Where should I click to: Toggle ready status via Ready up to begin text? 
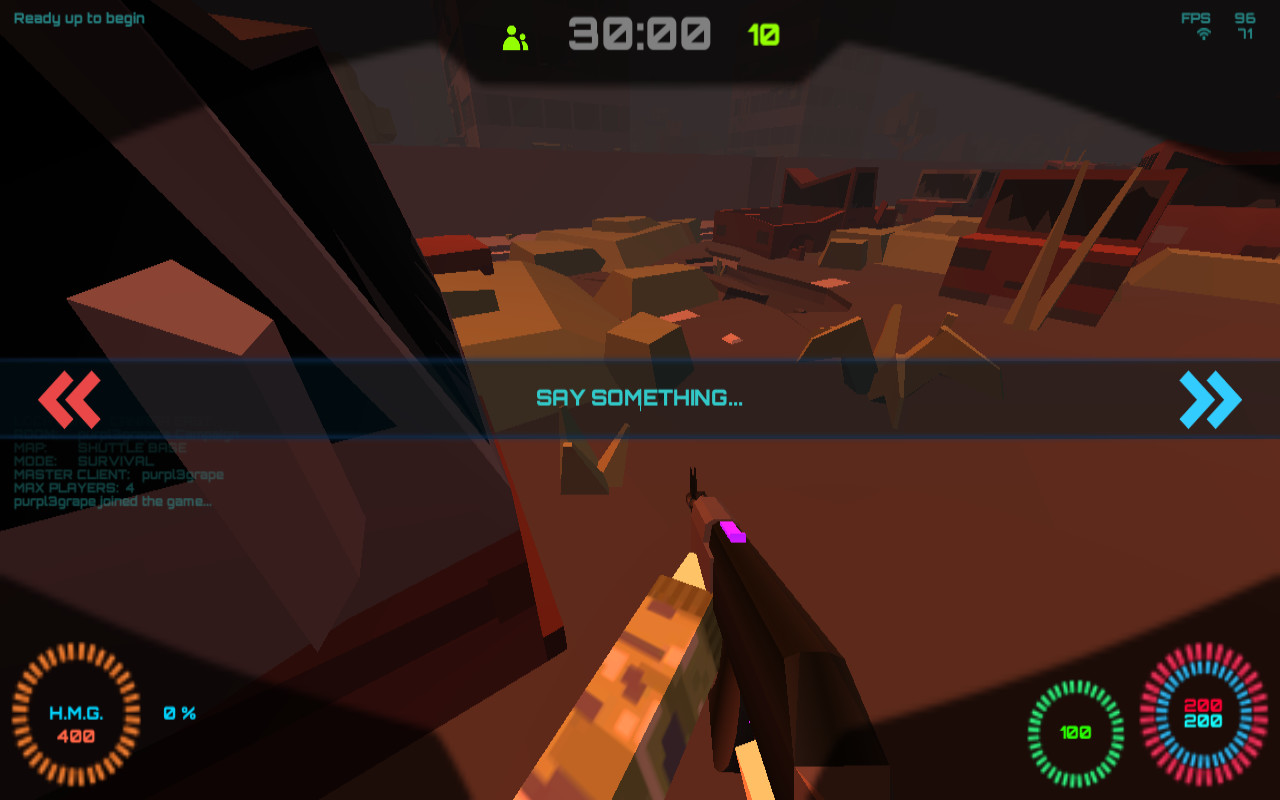tap(80, 16)
